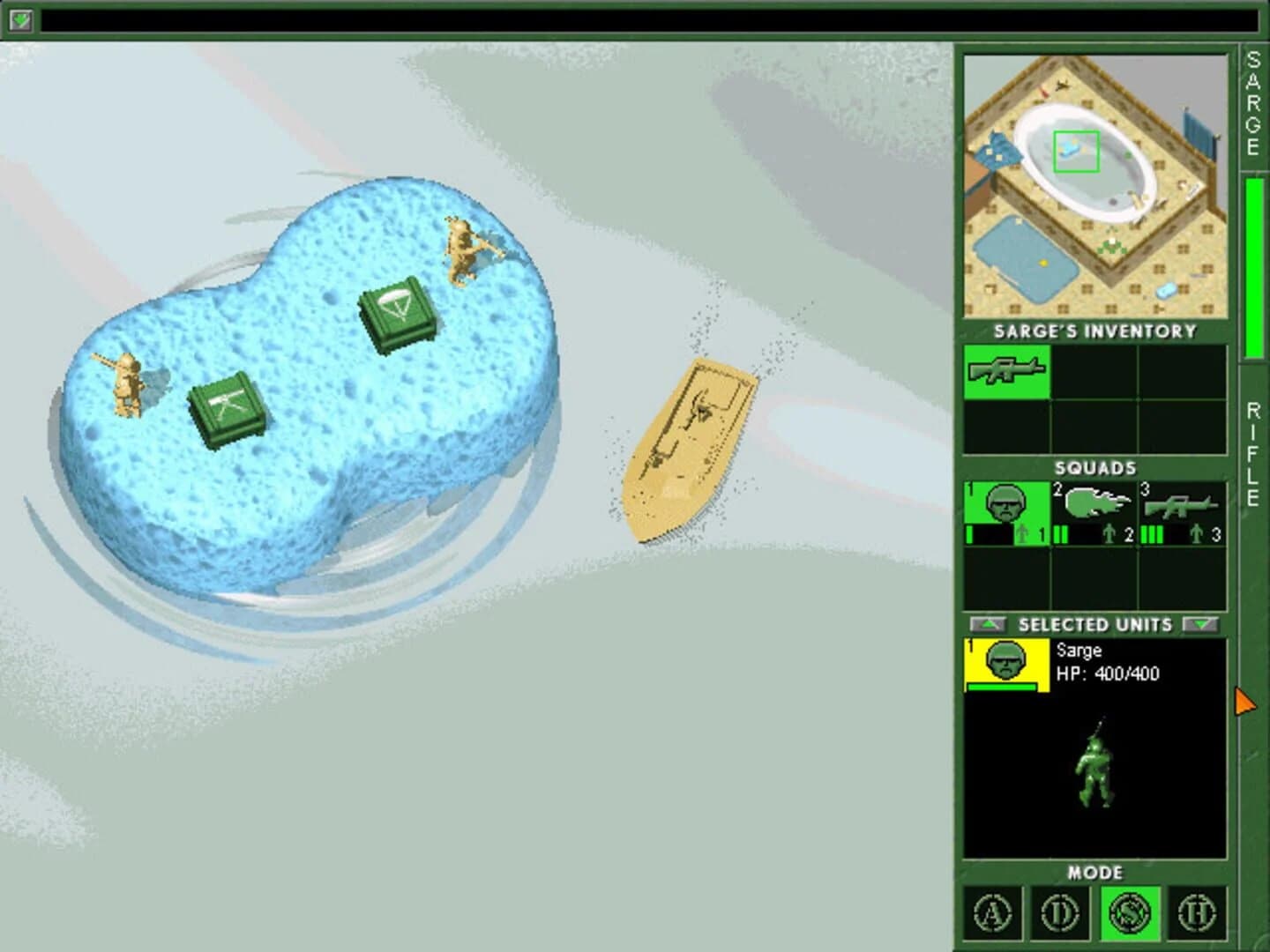The width and height of the screenshot is (1270, 952).
Task: Click the down arrow beside Selected Units
Action: coord(1200,625)
